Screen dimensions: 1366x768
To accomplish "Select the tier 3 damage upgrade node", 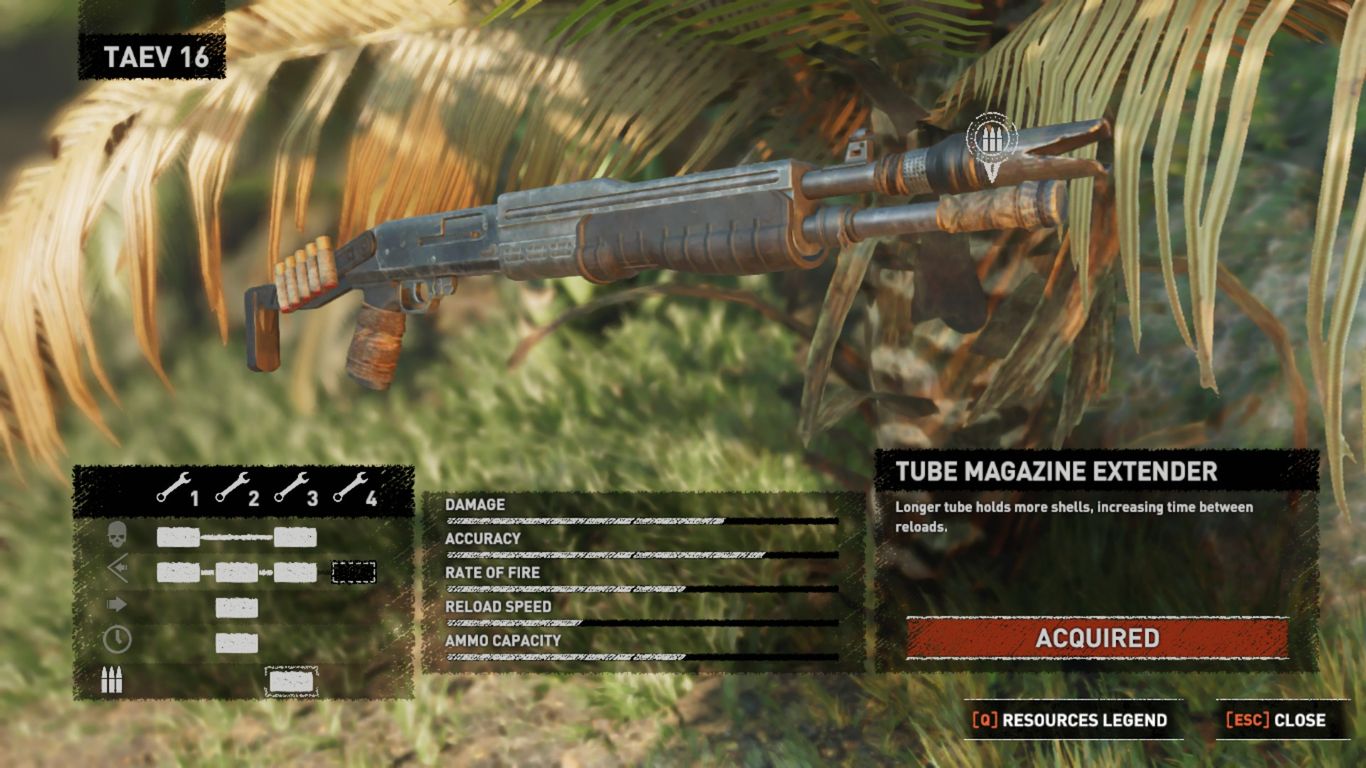I will point(296,537).
